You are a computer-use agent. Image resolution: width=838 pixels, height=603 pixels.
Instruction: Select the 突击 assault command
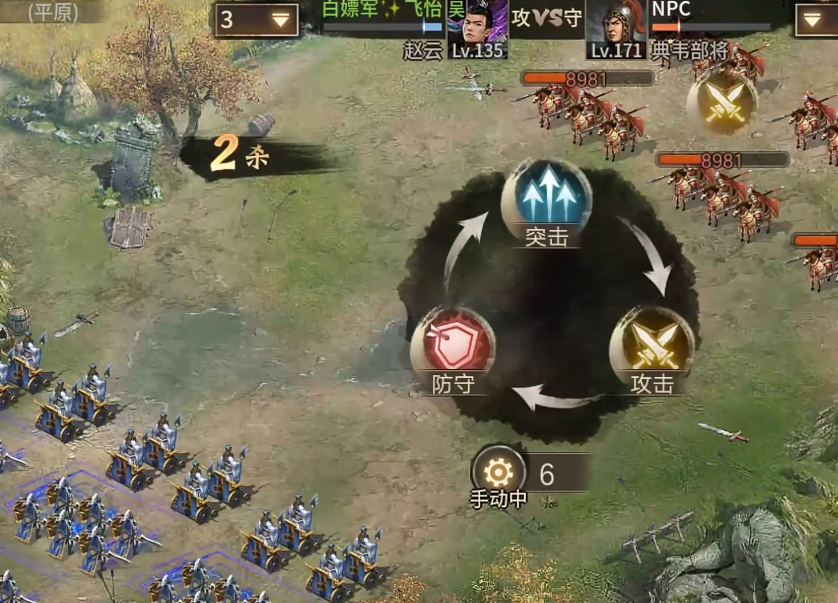[x=546, y=198]
